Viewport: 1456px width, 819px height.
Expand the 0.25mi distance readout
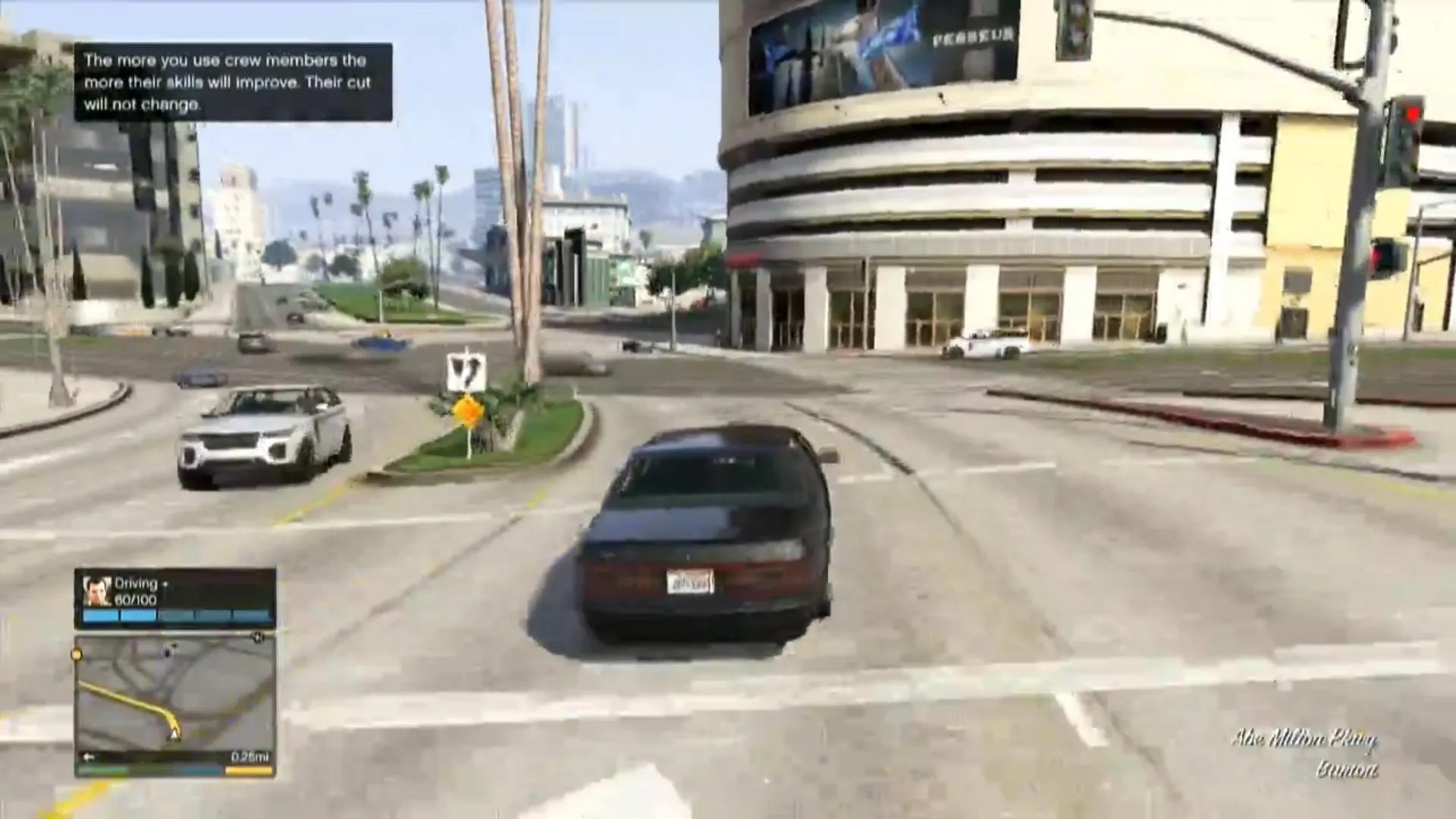click(x=251, y=757)
